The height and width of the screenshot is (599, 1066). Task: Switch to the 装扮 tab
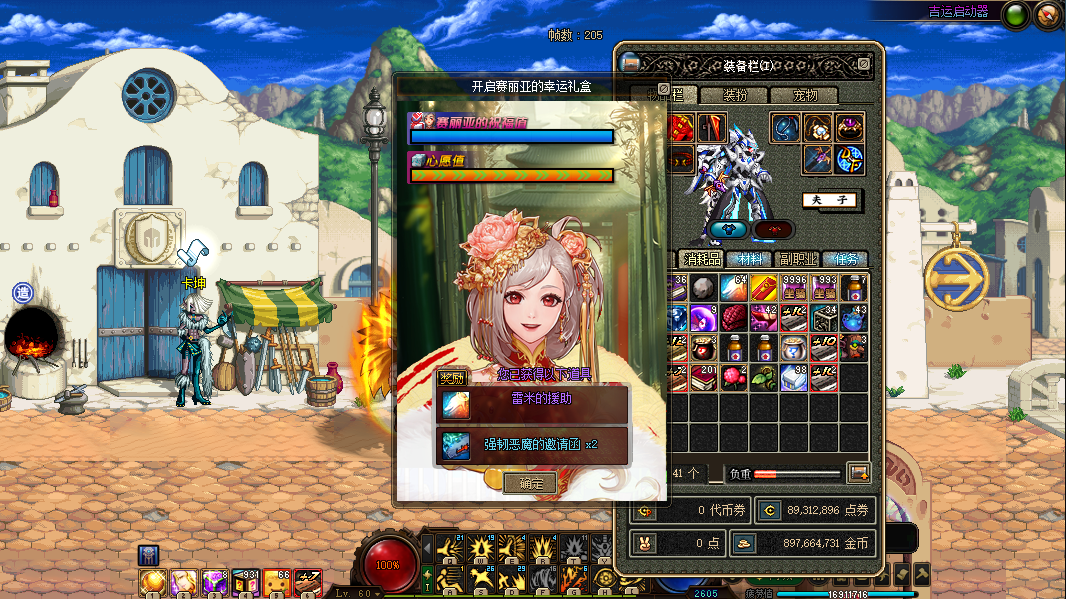pos(735,96)
